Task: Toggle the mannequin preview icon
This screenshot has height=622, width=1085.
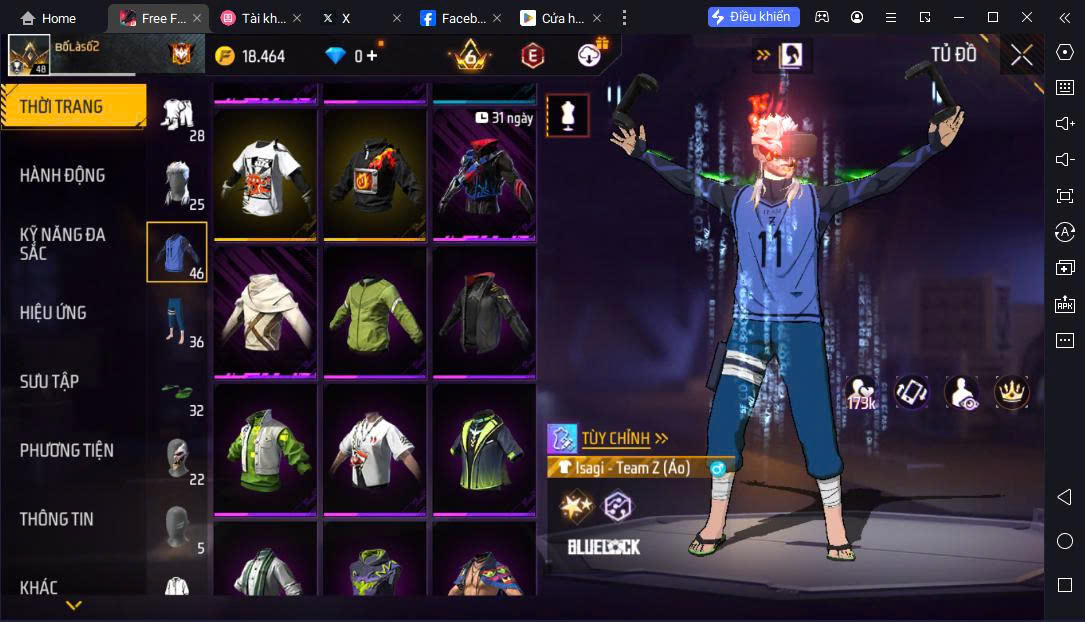Action: pyautogui.click(x=568, y=116)
